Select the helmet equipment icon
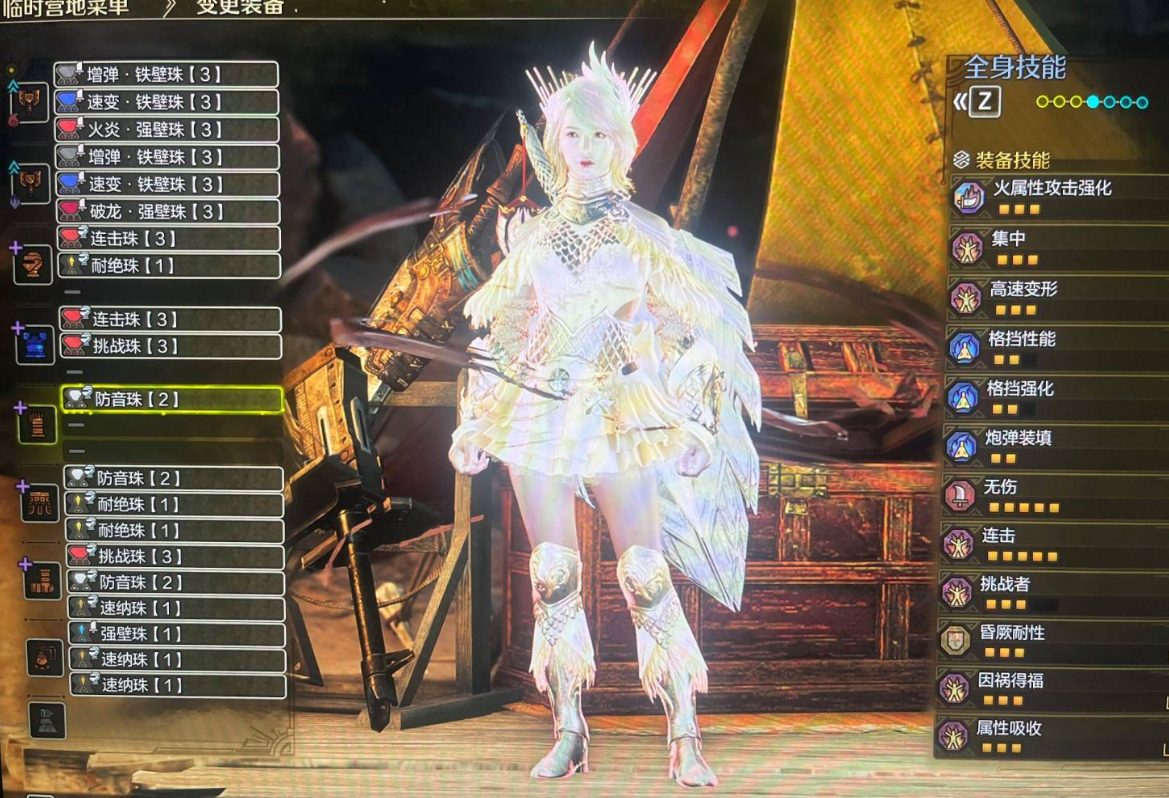The width and height of the screenshot is (1169, 798). (34, 263)
